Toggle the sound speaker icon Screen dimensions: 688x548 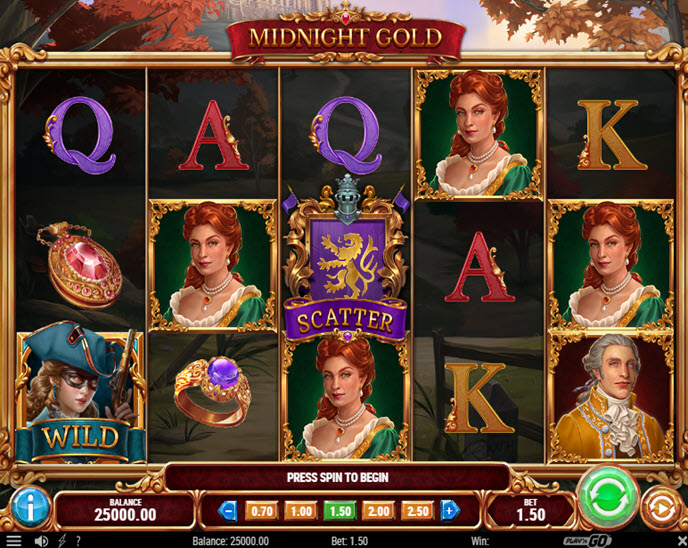(x=41, y=541)
